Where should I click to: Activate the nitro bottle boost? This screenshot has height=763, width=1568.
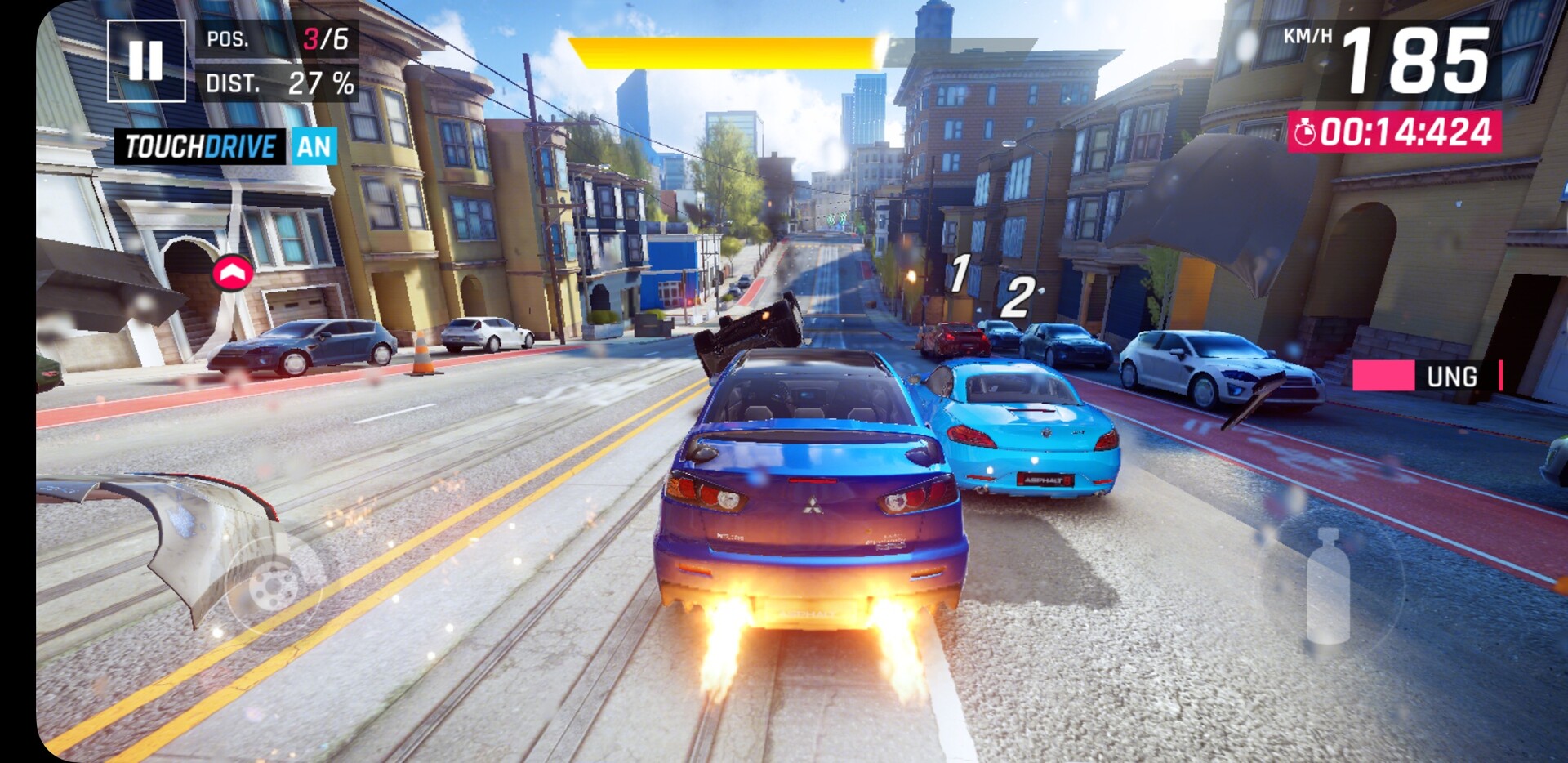click(1328, 585)
